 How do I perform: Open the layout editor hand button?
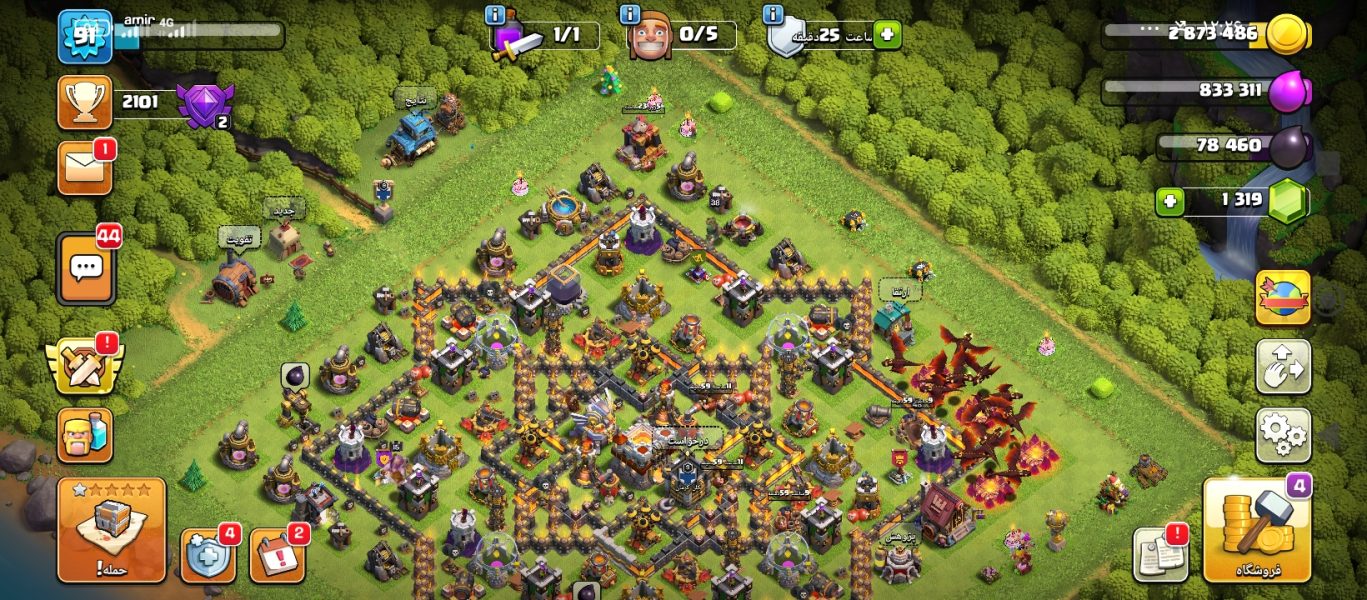[1283, 366]
